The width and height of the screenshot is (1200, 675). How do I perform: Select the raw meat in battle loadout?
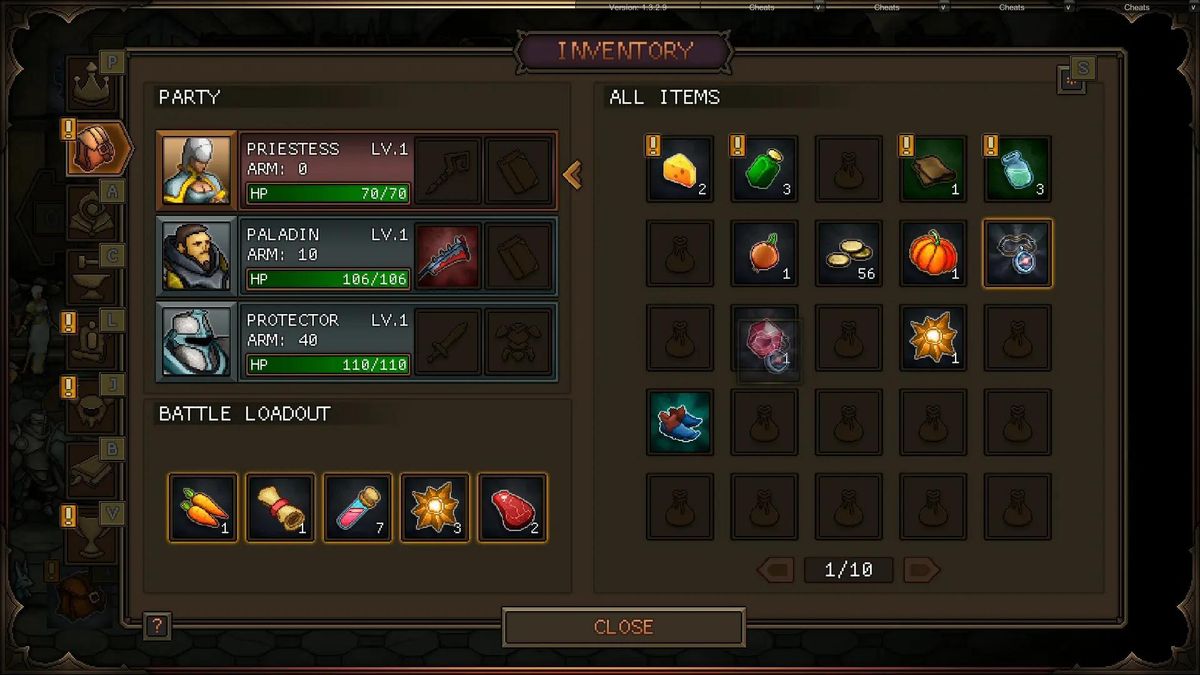click(x=512, y=508)
